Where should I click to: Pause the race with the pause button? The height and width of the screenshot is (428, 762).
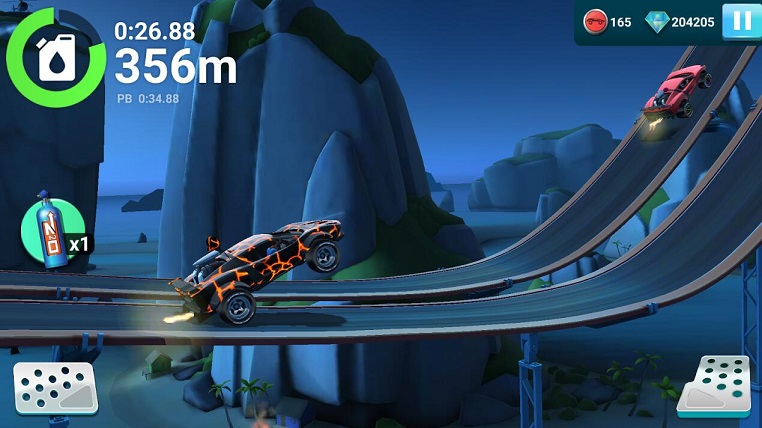741,21
